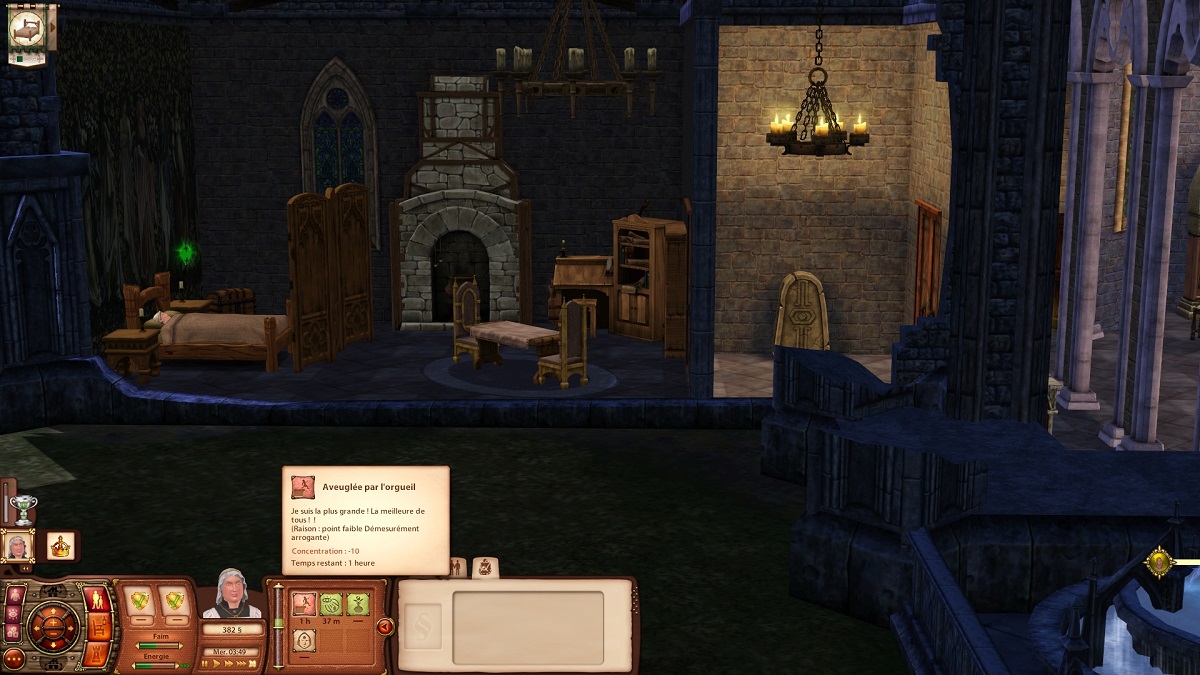1200x675 pixels.
Task: Click the sleeping bed action banner
Action: click(x=27, y=32)
